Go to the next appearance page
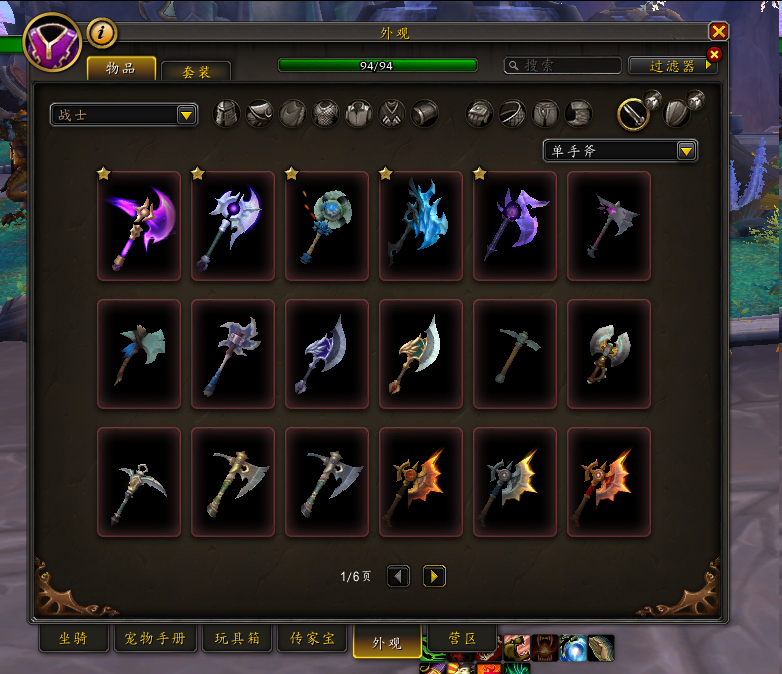Viewport: 782px width, 674px height. [434, 576]
